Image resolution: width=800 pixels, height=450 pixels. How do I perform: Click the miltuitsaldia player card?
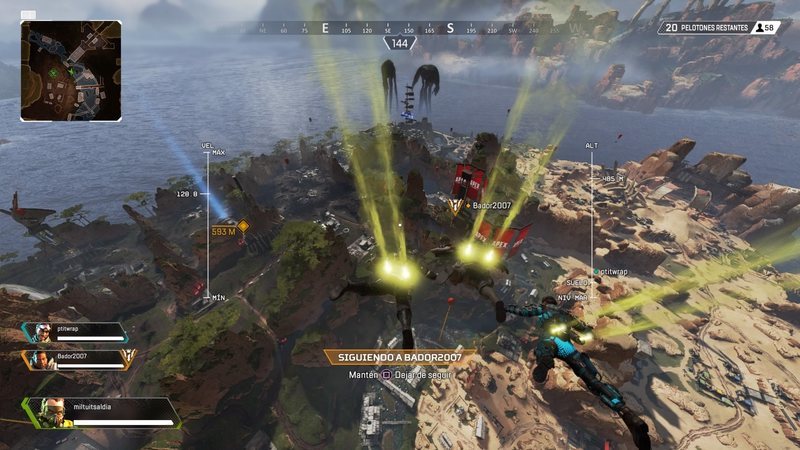pos(100,413)
